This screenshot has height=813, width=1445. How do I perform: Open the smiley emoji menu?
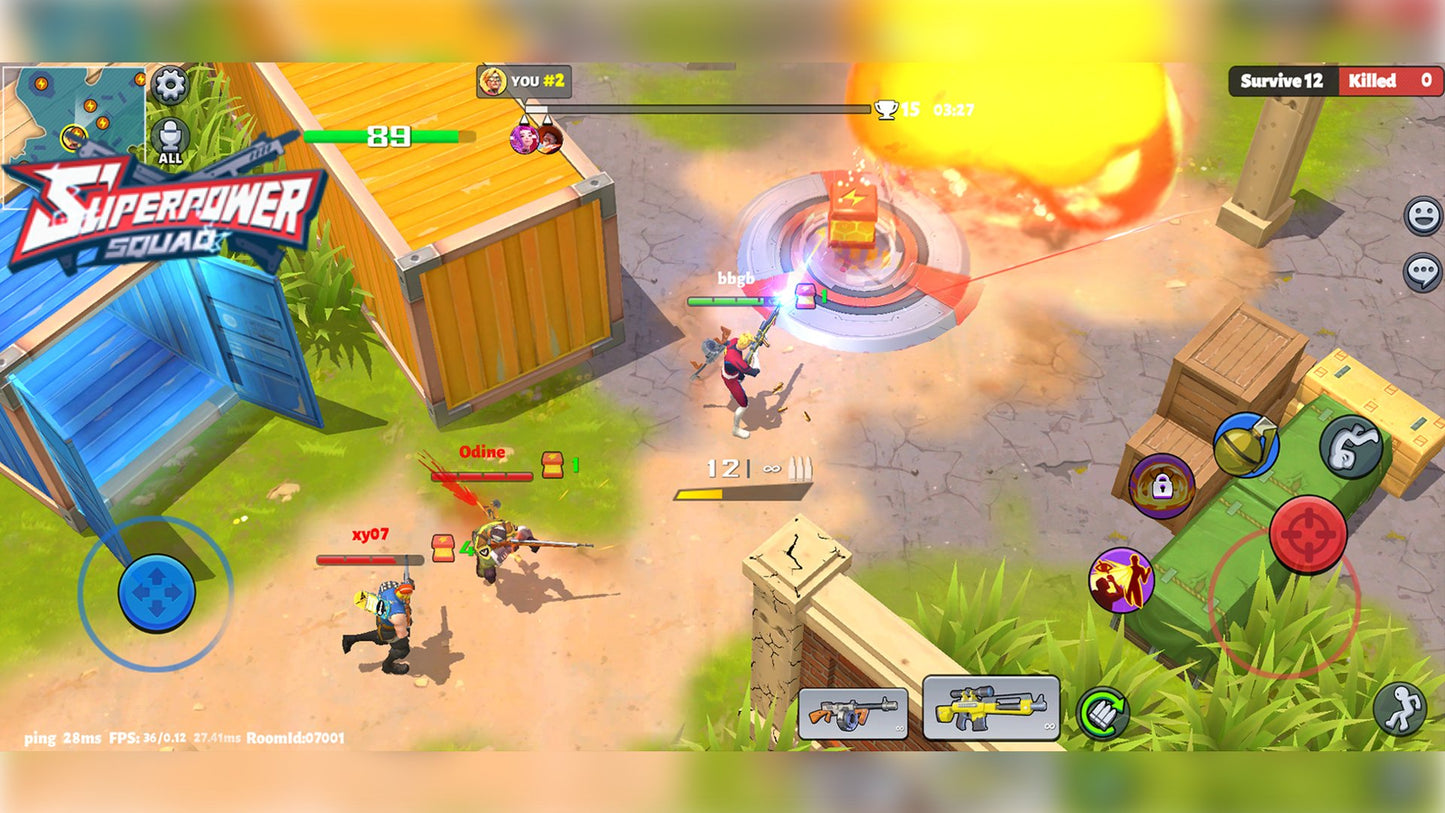pyautogui.click(x=1423, y=216)
